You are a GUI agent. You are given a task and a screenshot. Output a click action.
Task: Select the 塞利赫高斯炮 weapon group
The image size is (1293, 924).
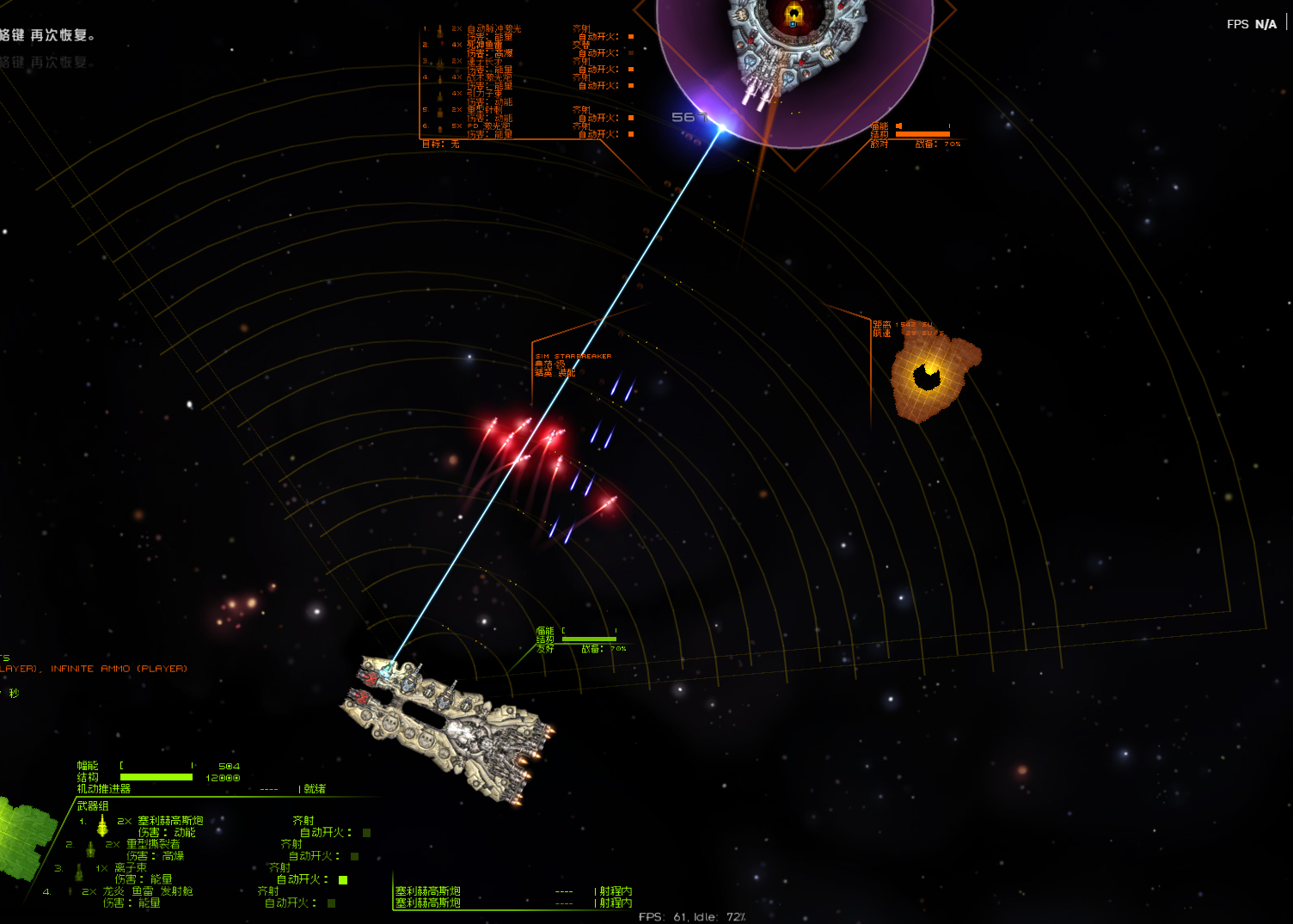click(170, 821)
